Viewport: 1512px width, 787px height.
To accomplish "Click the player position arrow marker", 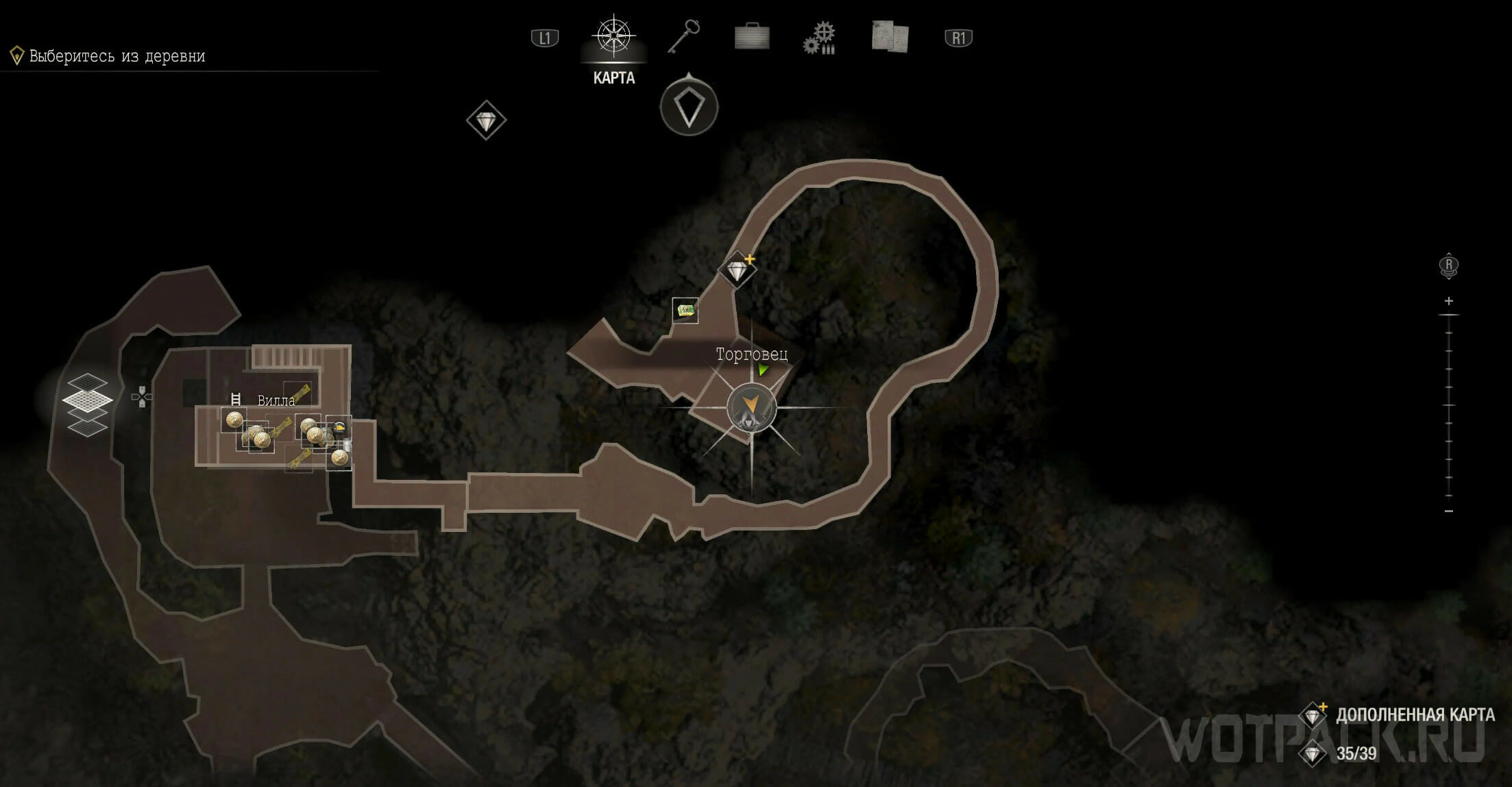I will point(752,405).
